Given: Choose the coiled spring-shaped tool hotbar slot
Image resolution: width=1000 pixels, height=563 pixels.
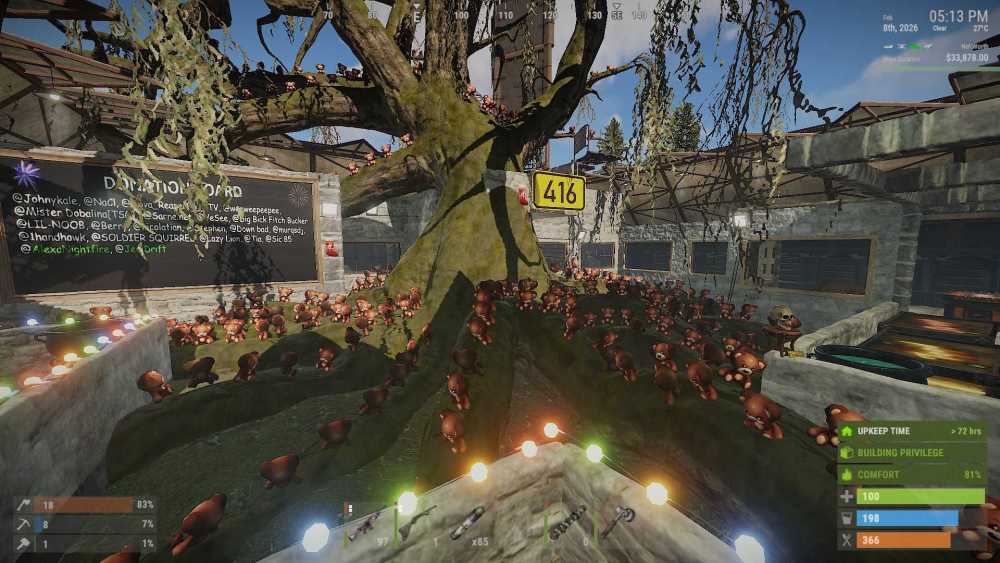Looking at the screenshot, I should (x=566, y=522).
